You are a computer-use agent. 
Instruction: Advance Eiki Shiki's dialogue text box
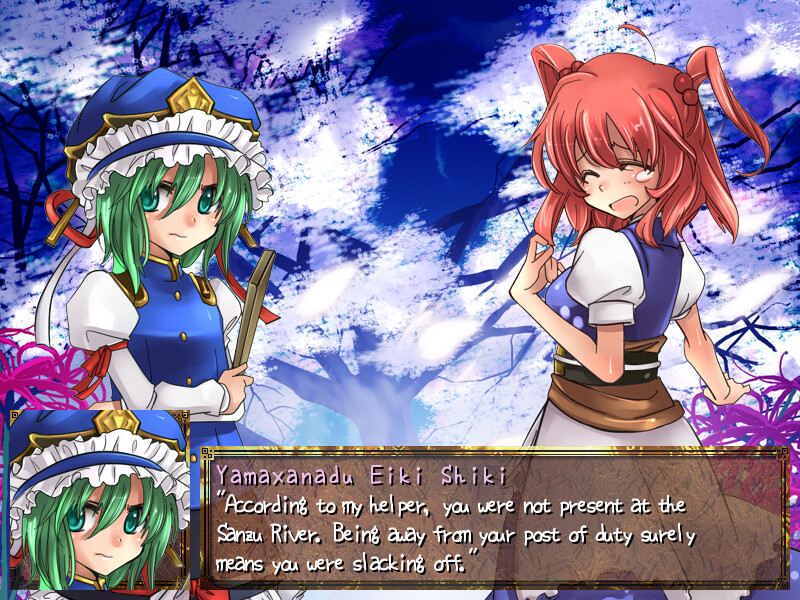click(x=495, y=520)
